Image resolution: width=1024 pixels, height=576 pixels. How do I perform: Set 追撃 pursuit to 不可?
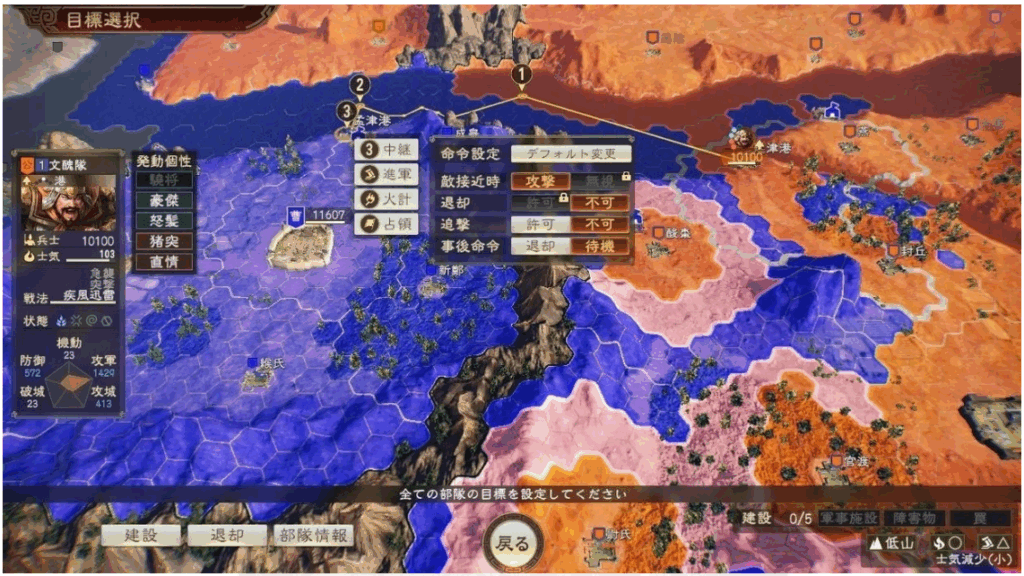[x=600, y=224]
